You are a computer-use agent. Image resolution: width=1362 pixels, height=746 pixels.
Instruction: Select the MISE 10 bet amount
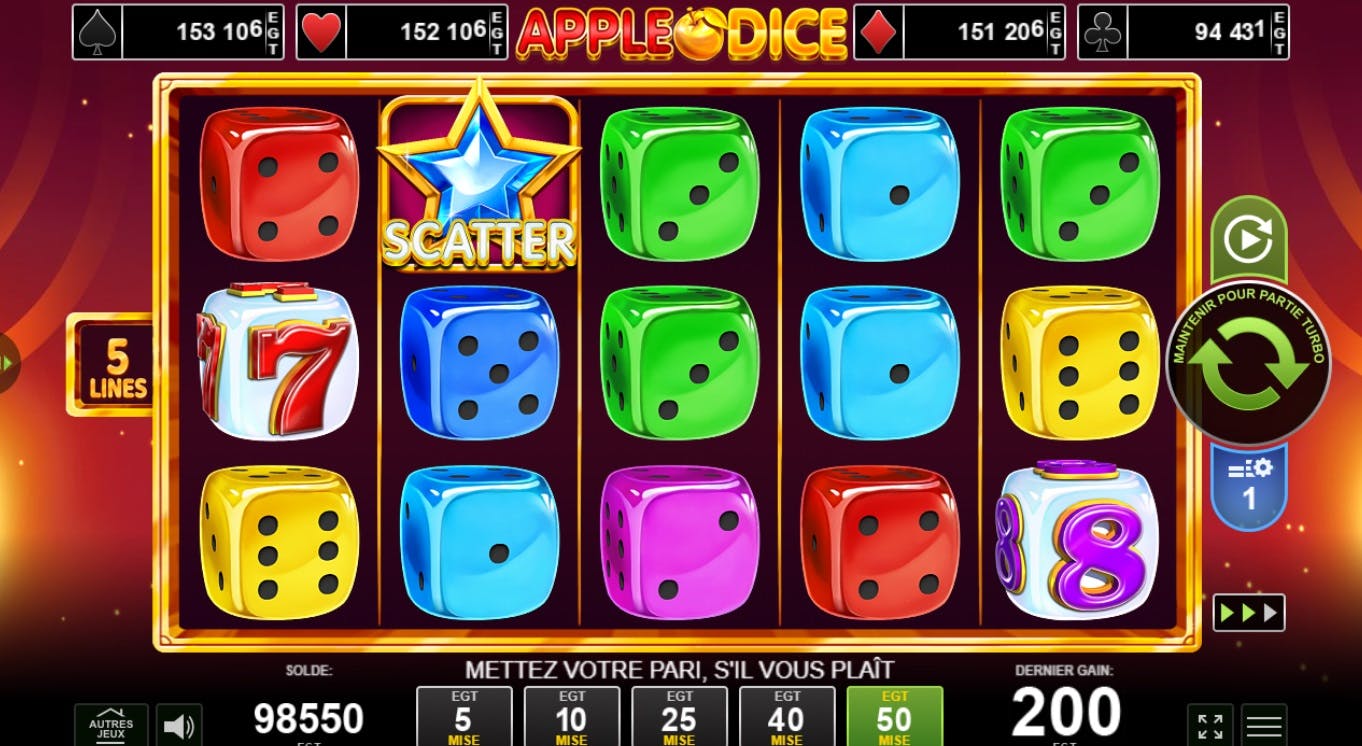pos(569,716)
